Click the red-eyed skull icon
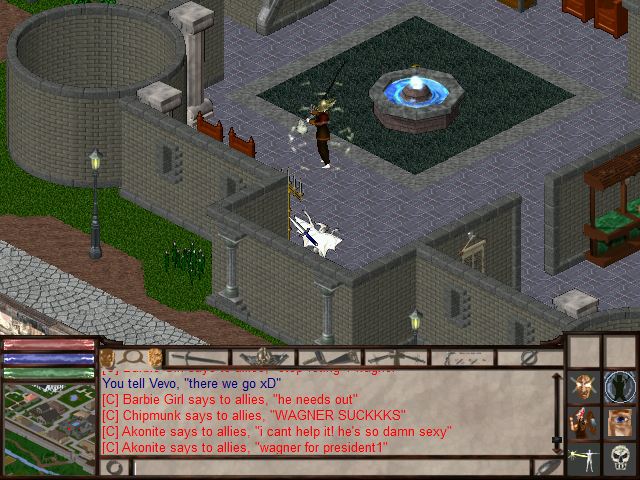This screenshot has width=640, height=480. click(x=619, y=458)
